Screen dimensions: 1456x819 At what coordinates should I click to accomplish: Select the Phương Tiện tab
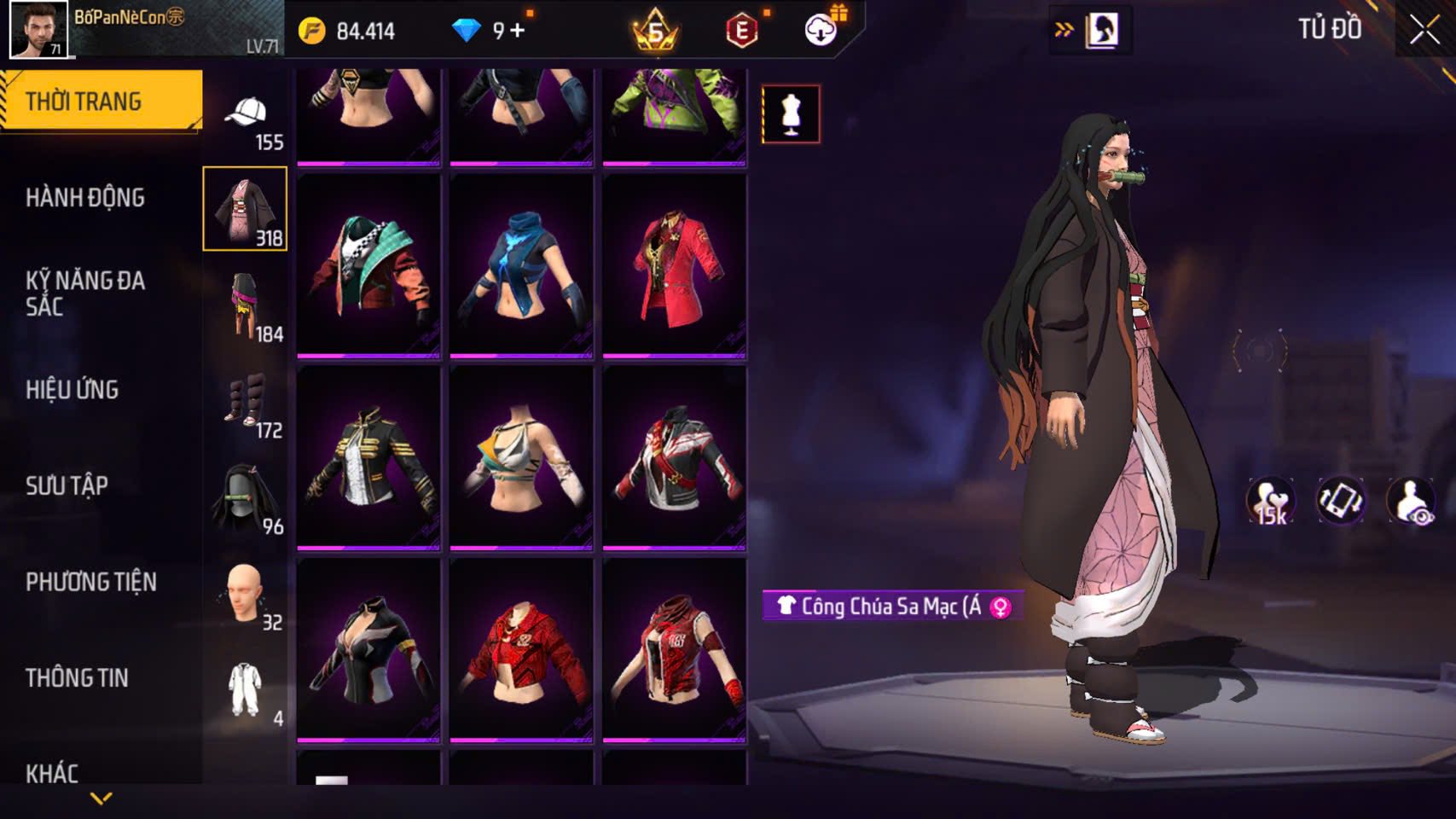91,582
